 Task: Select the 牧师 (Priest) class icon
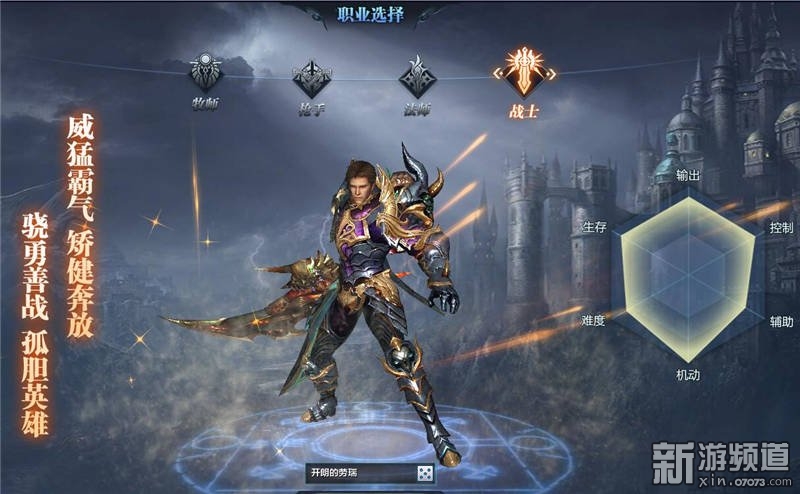209,73
